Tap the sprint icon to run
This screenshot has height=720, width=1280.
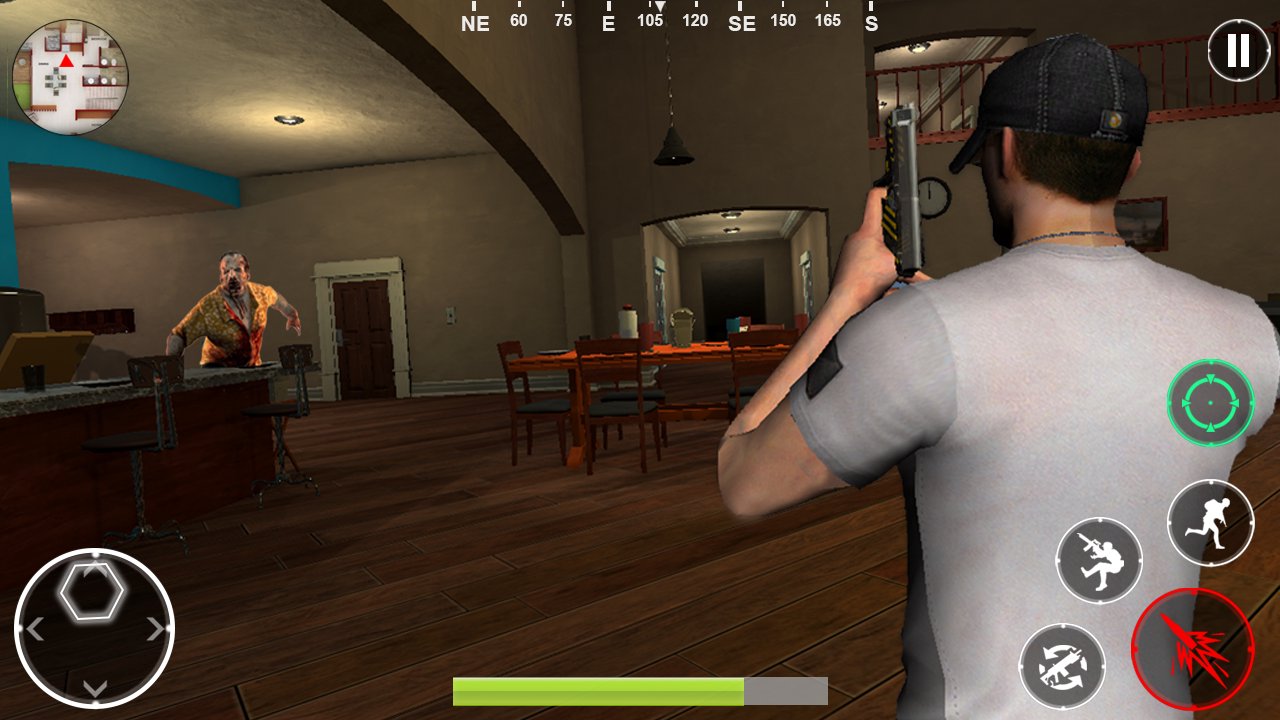(x=1210, y=521)
